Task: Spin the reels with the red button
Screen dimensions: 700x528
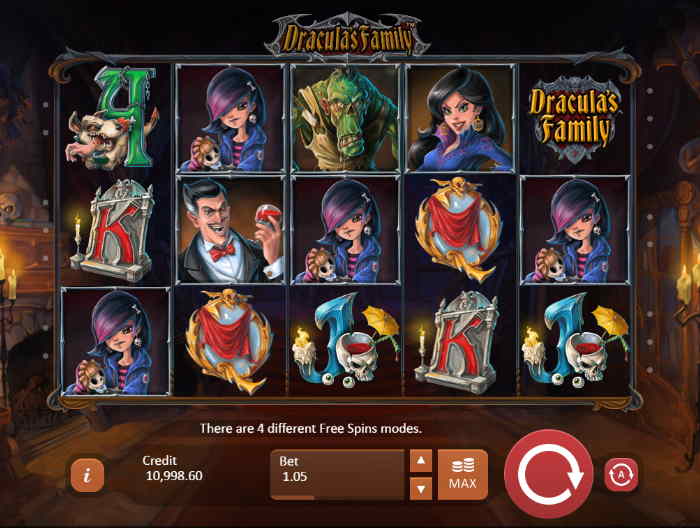Action: (549, 475)
